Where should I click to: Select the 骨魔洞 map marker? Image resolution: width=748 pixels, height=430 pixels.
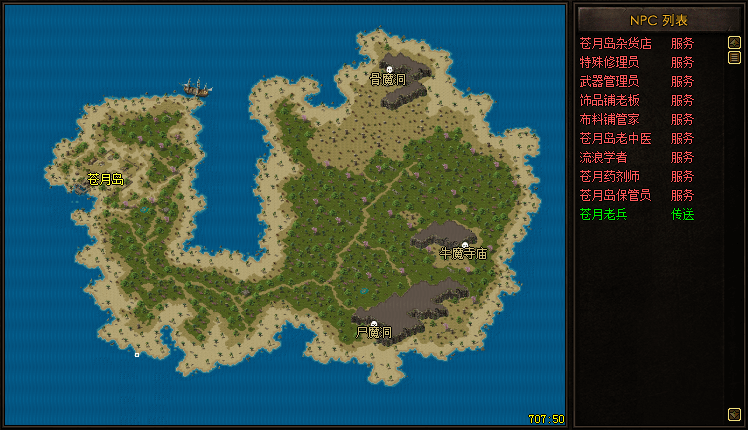[389, 71]
